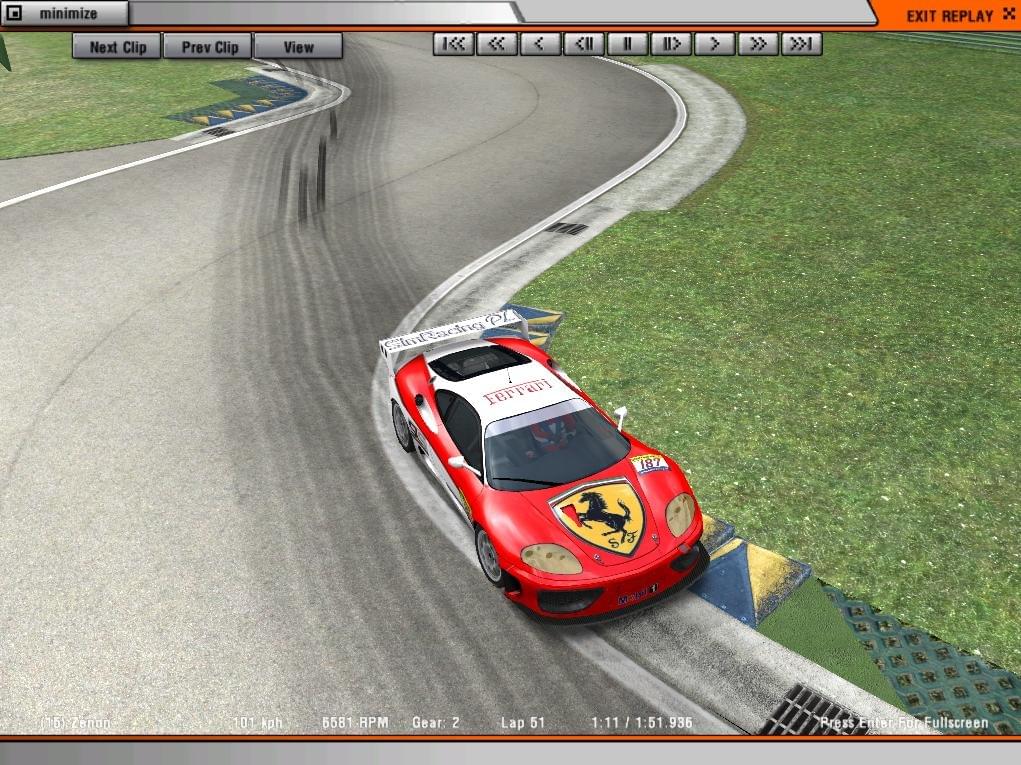
Task: Fast rewind the replay
Action: pos(497,44)
